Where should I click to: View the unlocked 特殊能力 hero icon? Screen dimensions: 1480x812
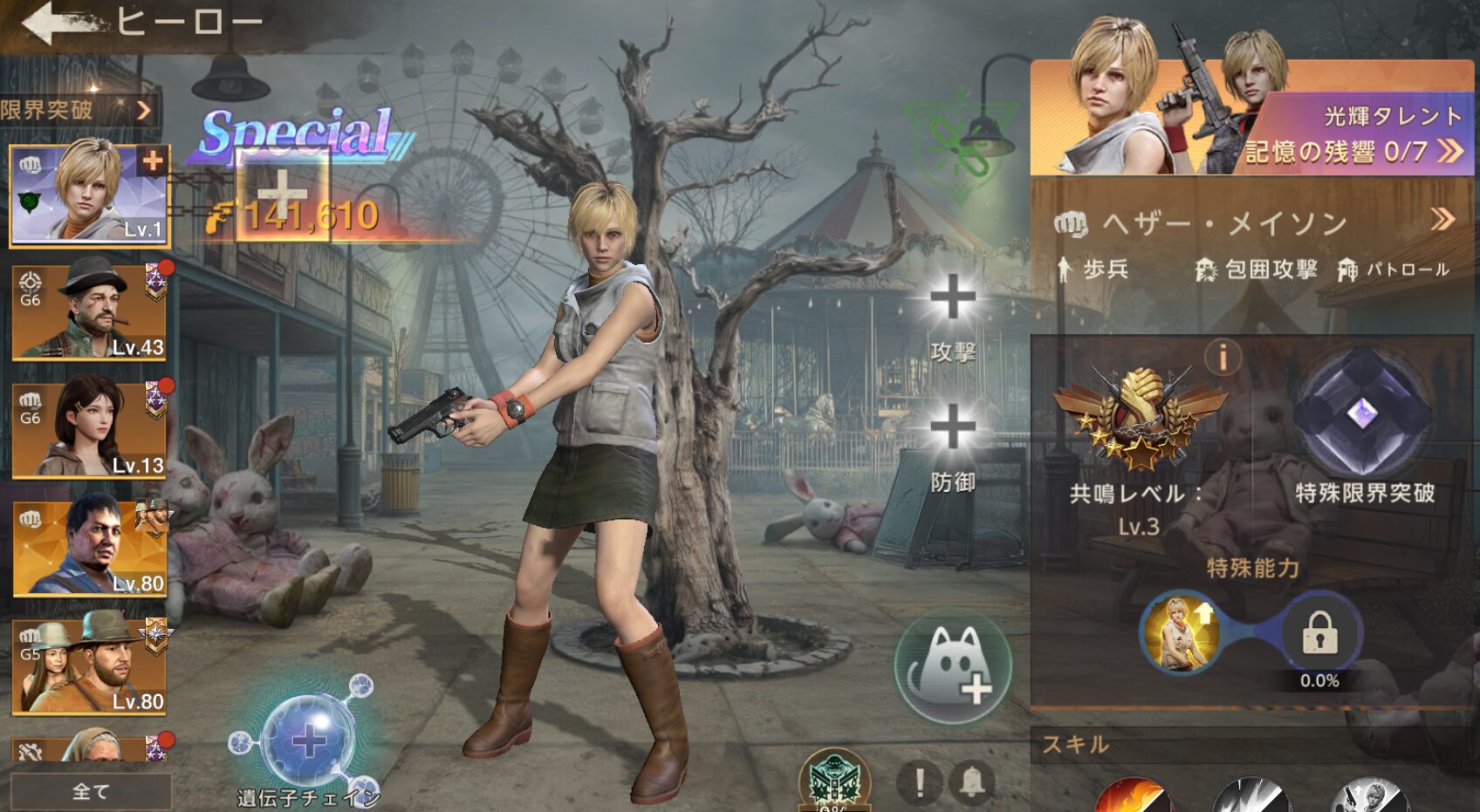coord(1181,633)
